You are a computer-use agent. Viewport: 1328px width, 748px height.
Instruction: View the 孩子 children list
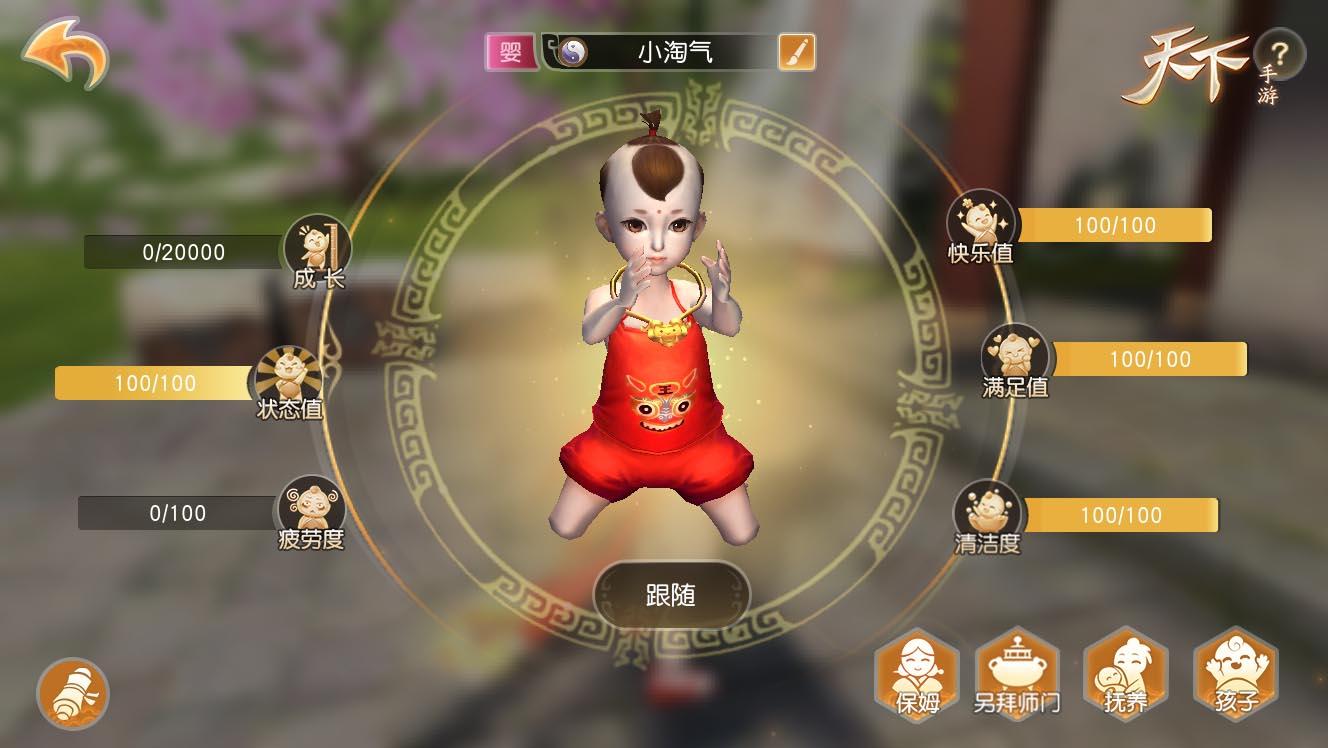[x=1236, y=675]
